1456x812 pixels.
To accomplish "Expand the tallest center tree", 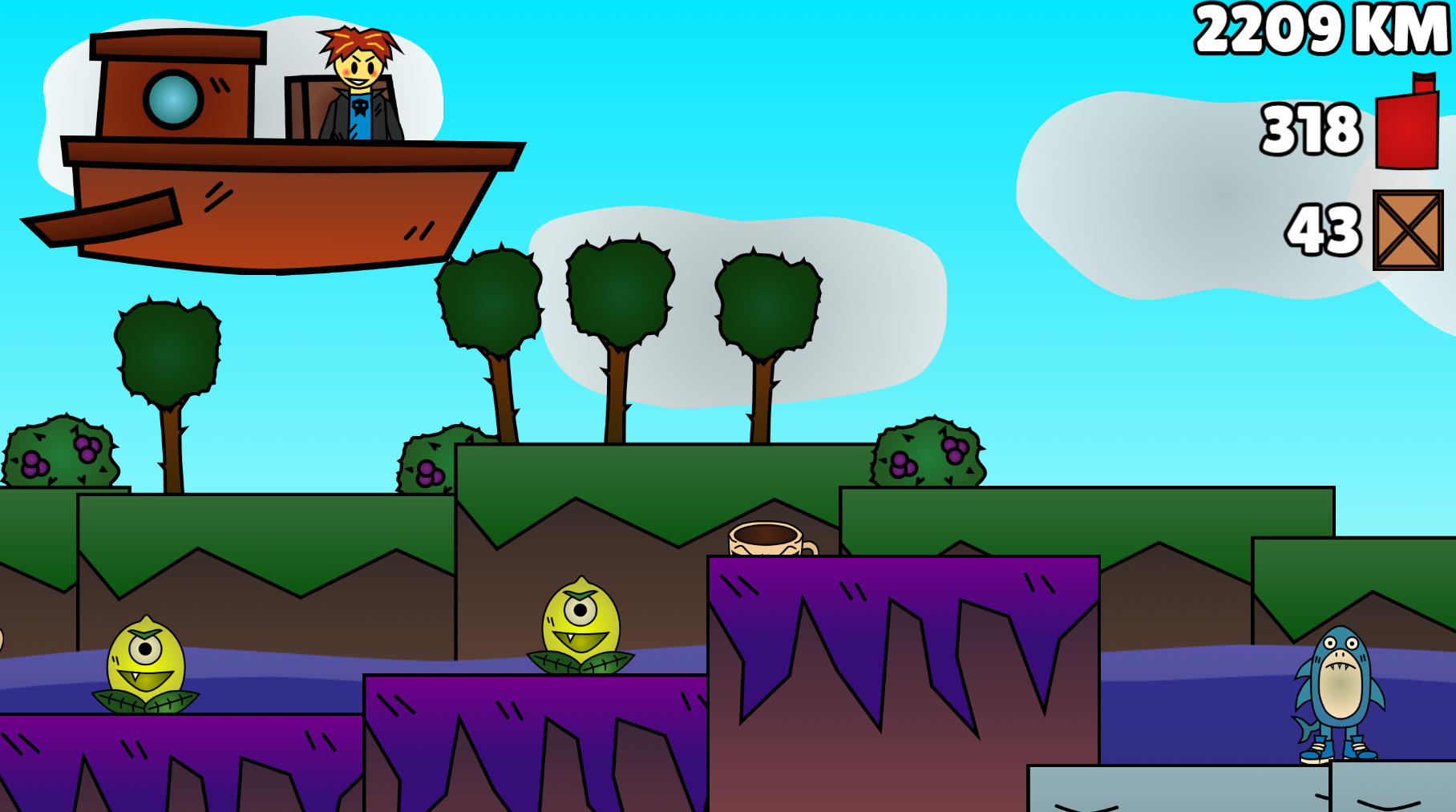I will click(617, 289).
